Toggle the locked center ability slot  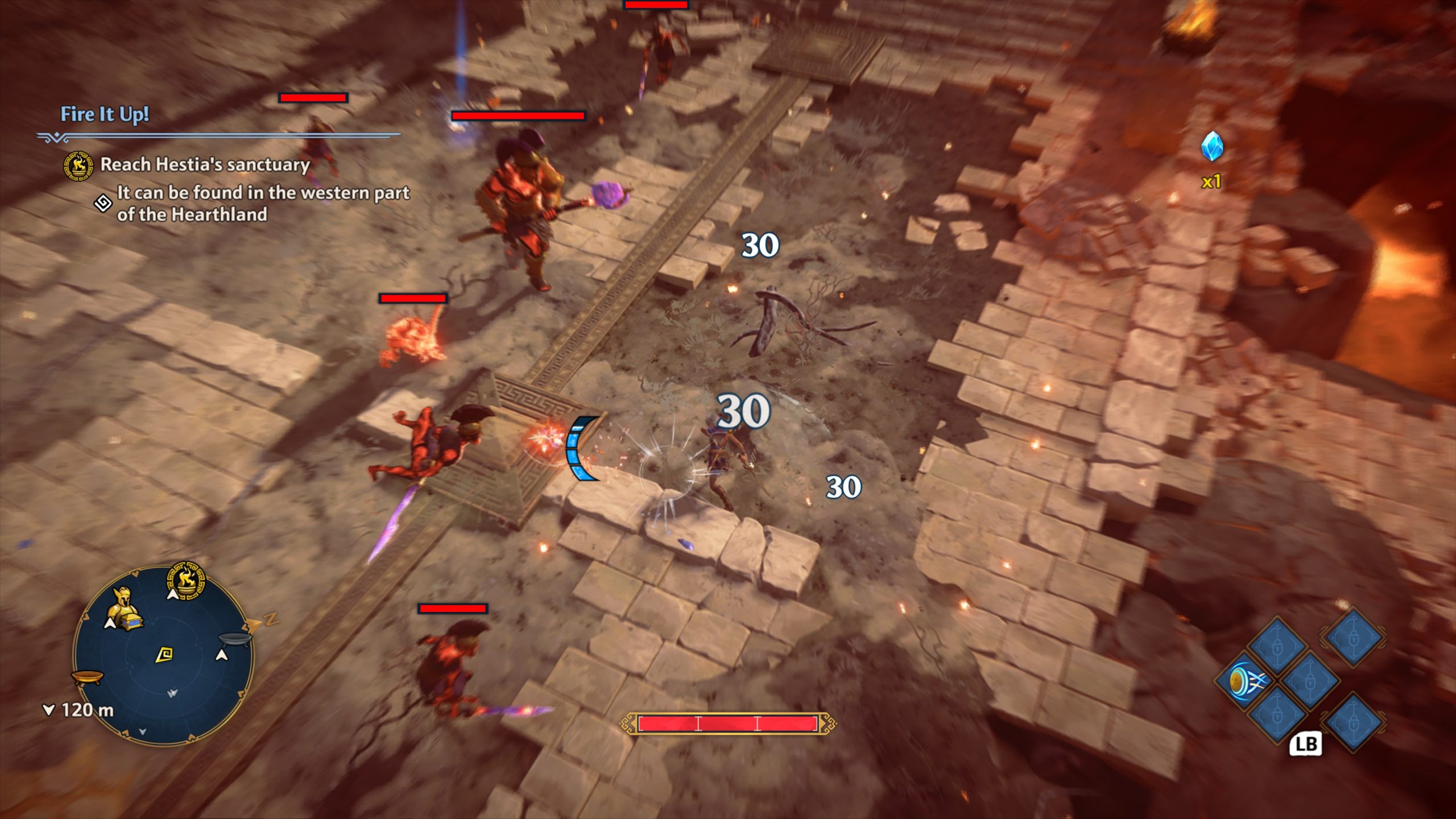point(1310,682)
